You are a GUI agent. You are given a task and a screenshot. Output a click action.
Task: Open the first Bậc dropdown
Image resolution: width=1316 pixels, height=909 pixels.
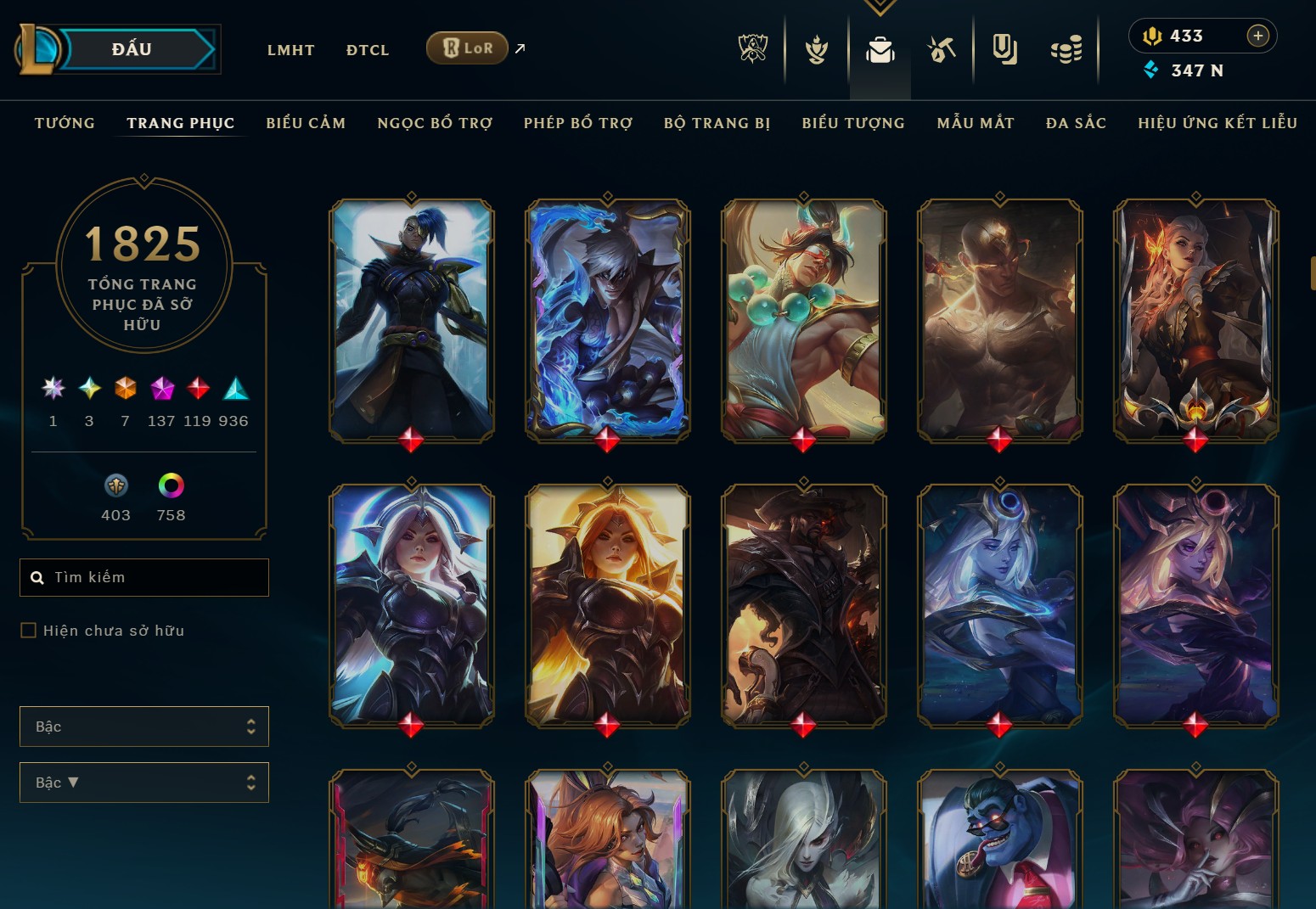[144, 727]
